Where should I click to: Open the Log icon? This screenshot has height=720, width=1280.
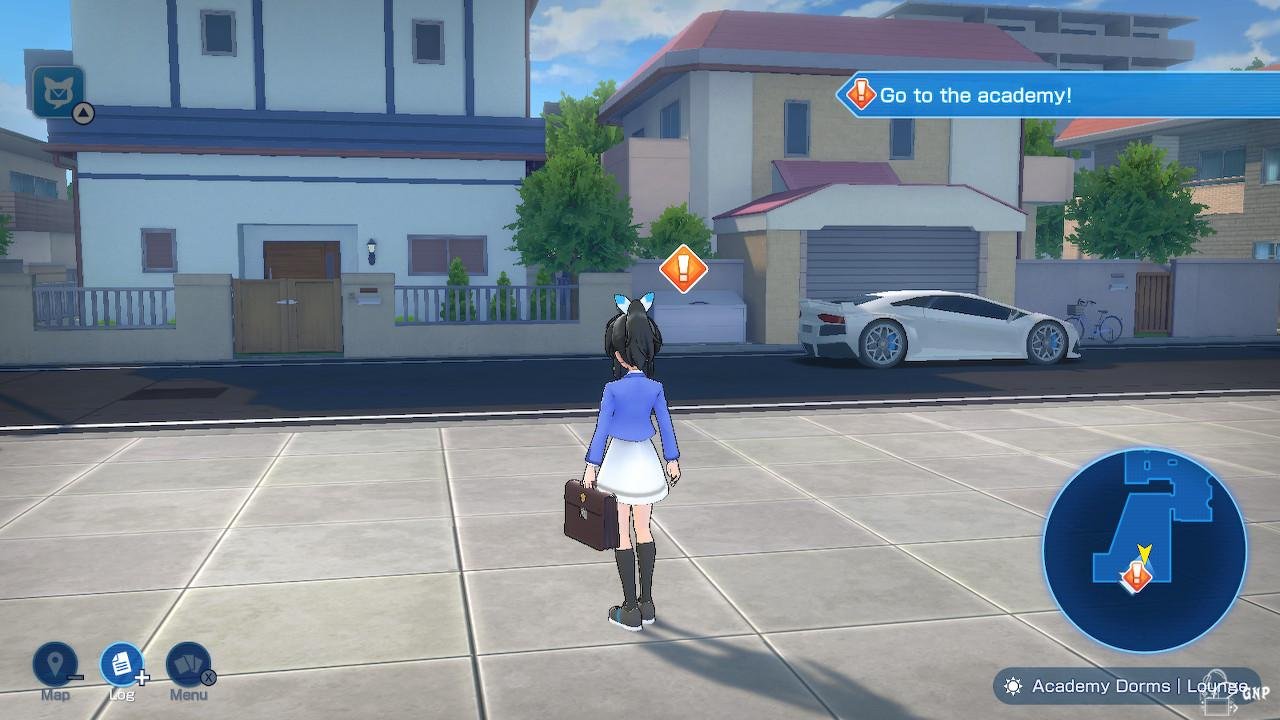point(121,664)
